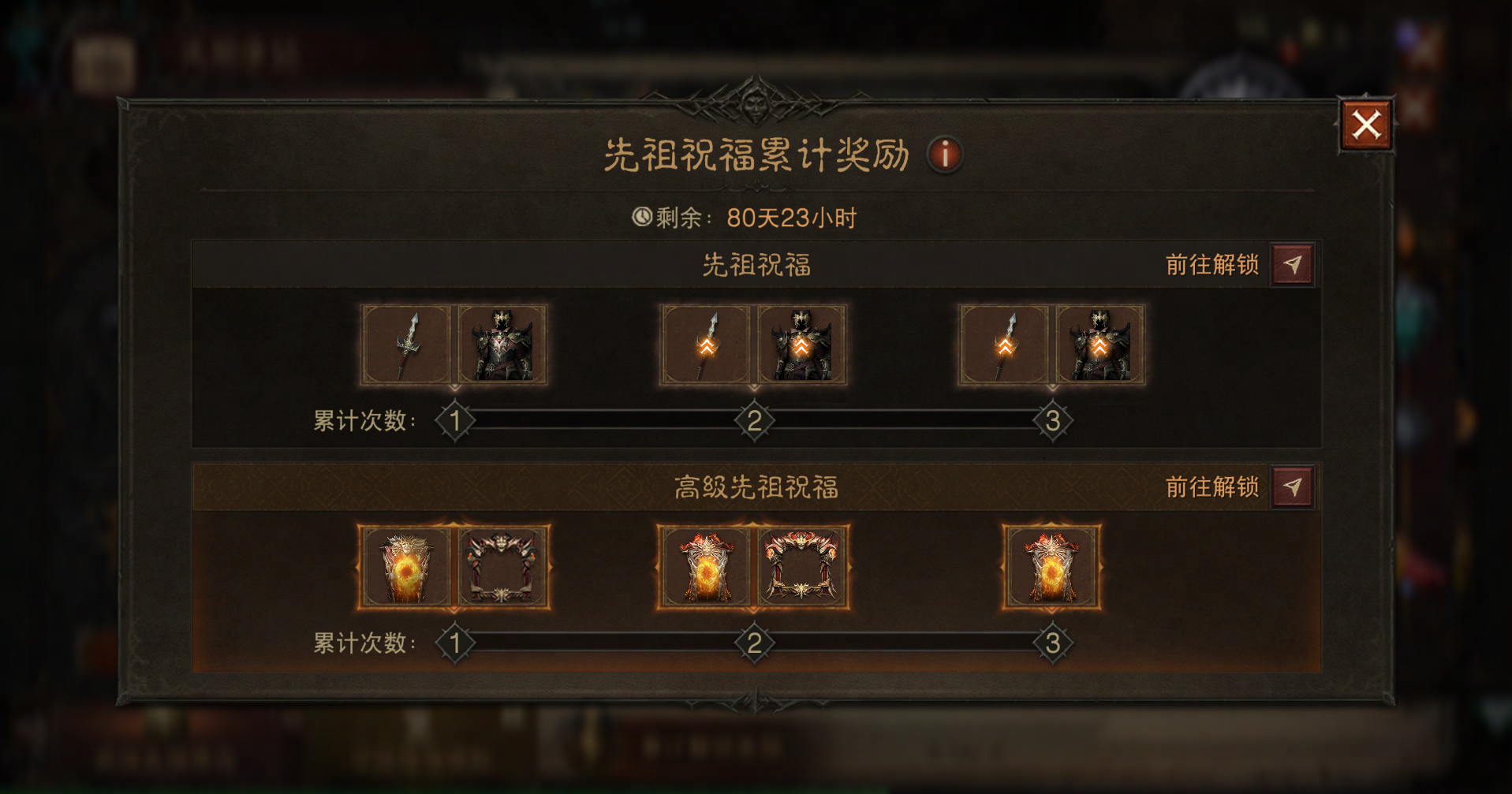
Task: Select the plain spear reward without upgrade arrows
Action: [x=407, y=345]
